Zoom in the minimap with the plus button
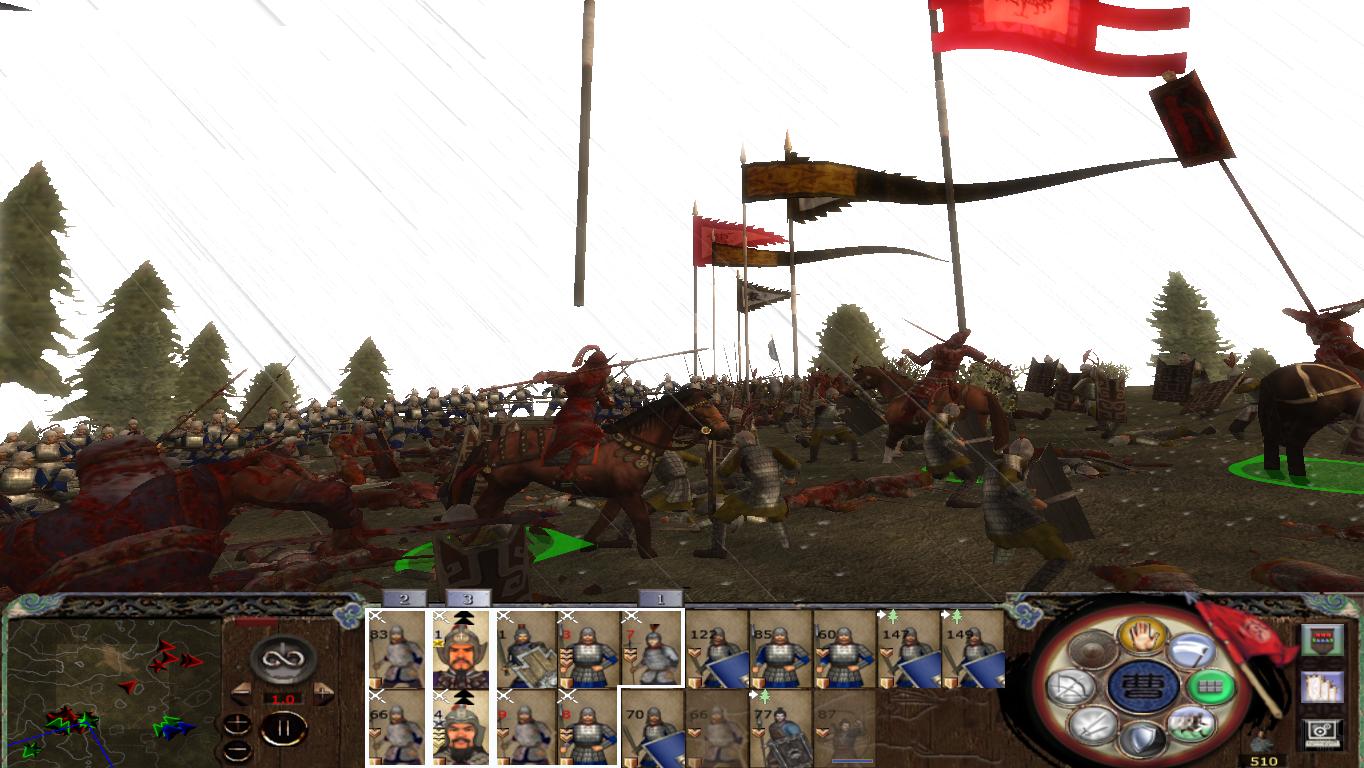The height and width of the screenshot is (768, 1364). coord(238,722)
